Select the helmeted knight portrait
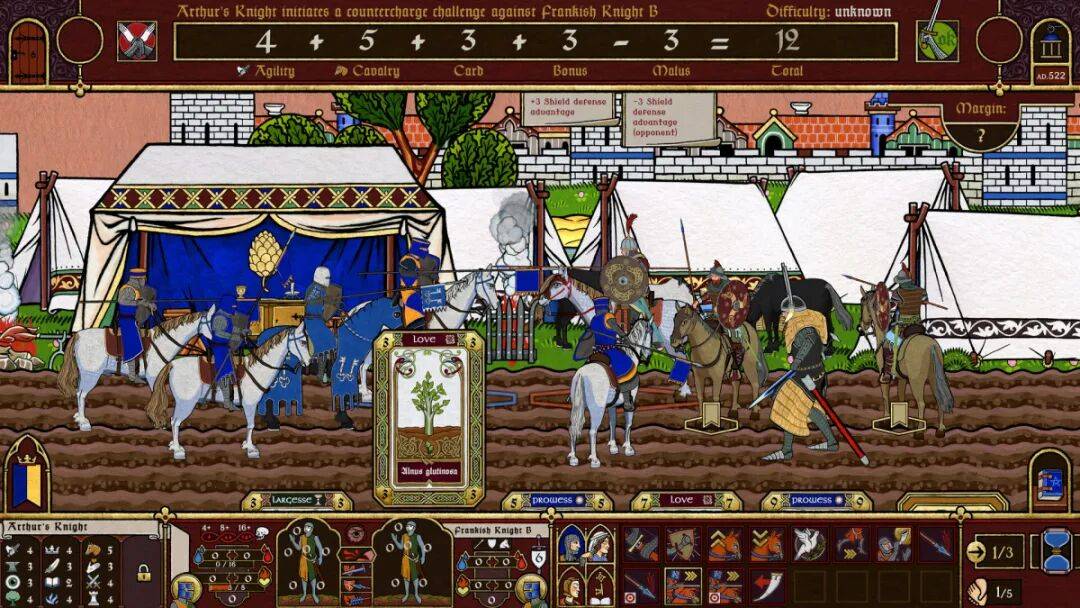1080x608 pixels. coord(571,544)
